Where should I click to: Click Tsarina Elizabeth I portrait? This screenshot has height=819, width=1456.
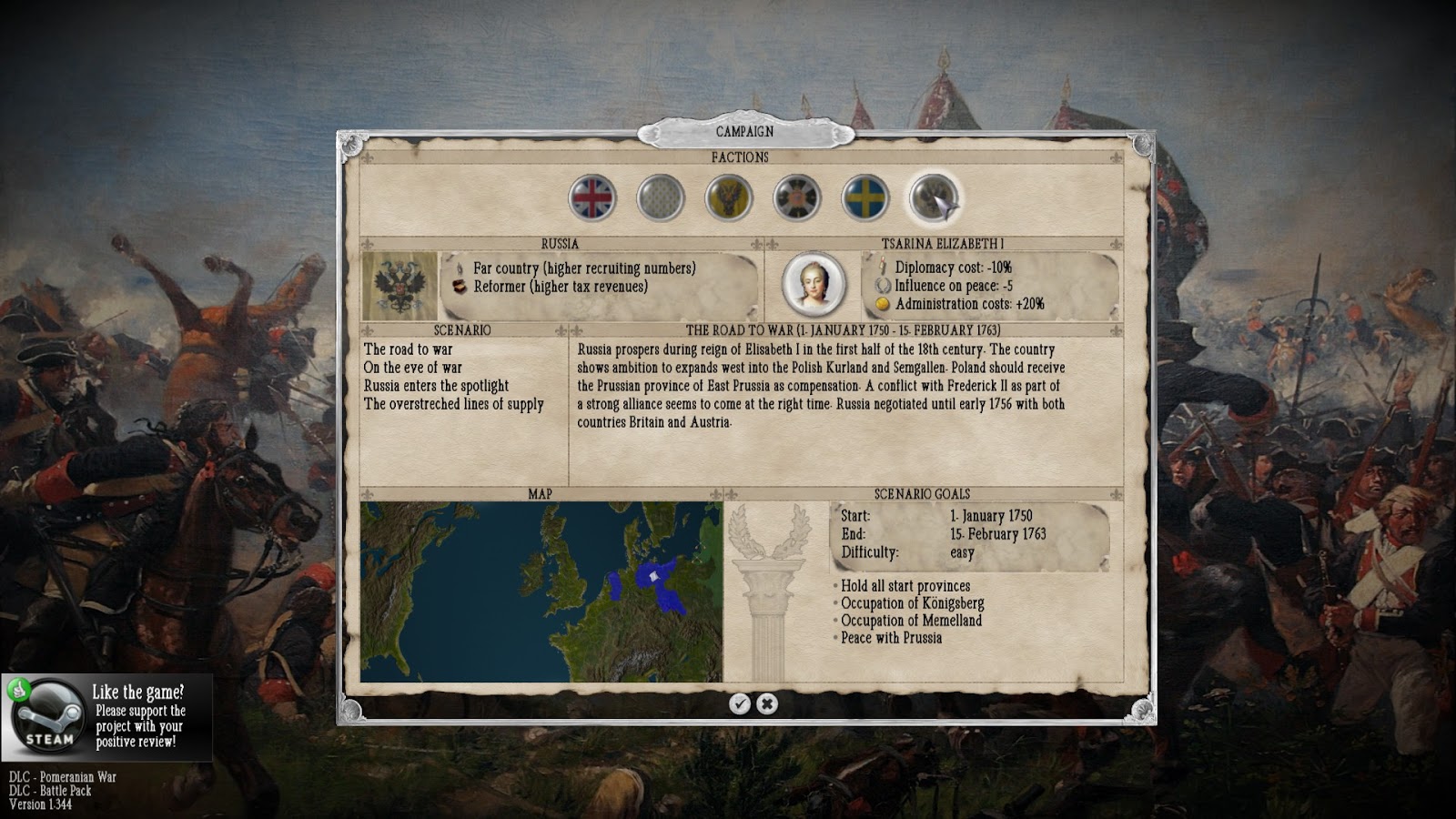pyautogui.click(x=813, y=284)
